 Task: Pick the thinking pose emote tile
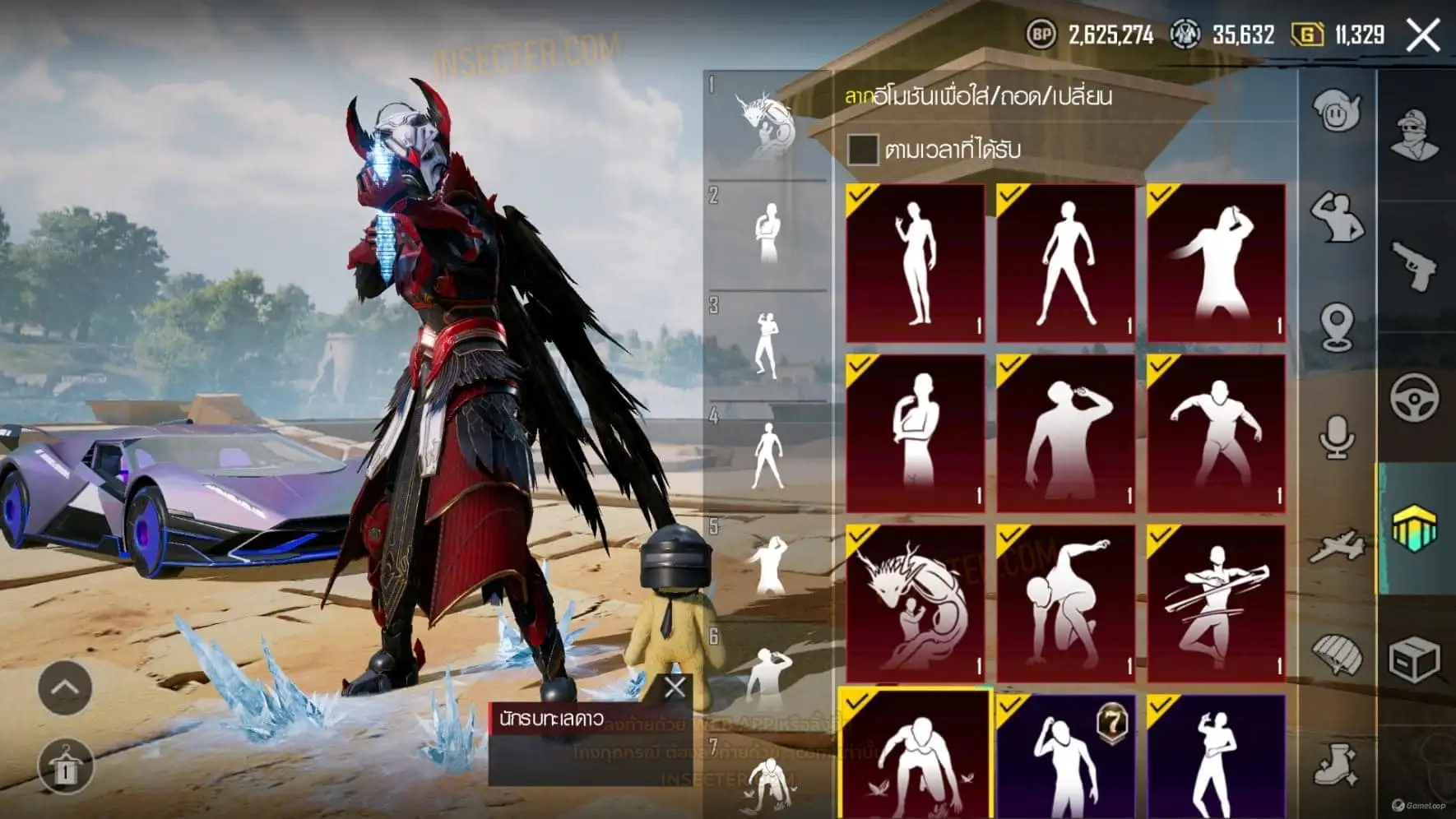click(915, 433)
